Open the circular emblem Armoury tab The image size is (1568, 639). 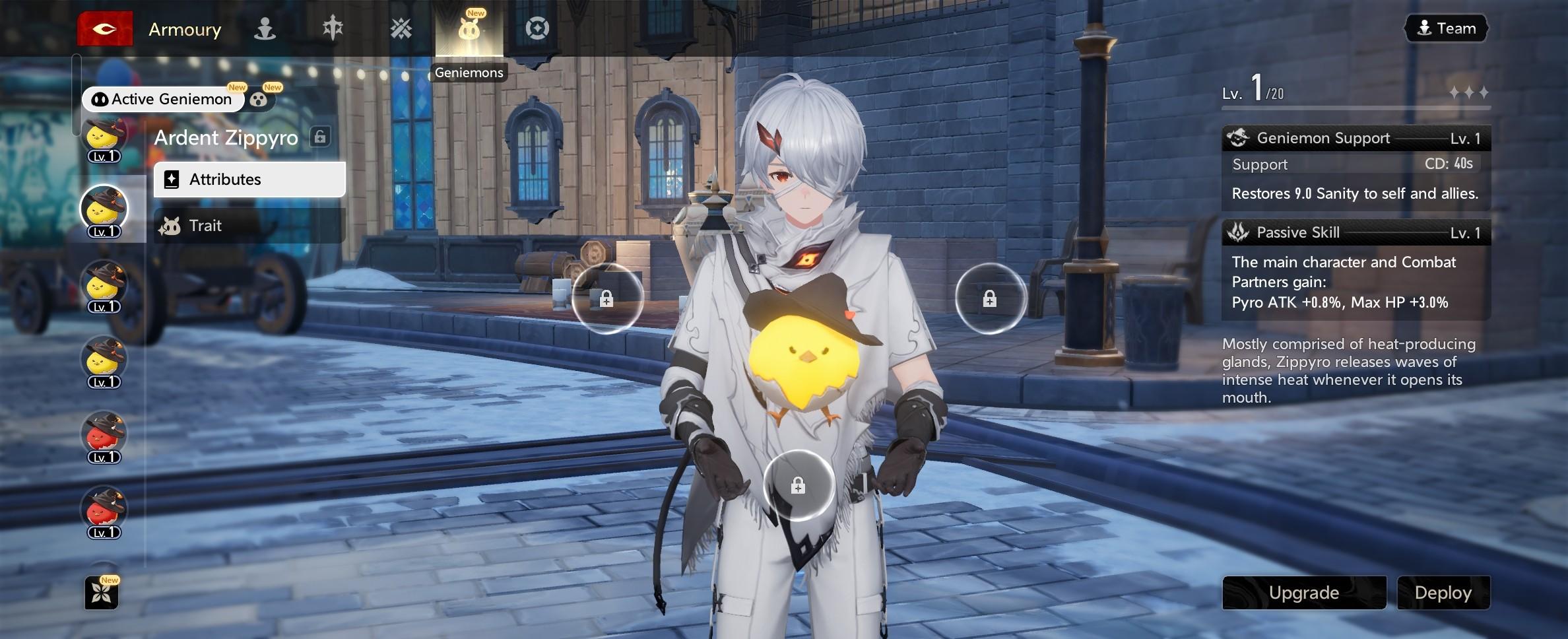click(537, 29)
